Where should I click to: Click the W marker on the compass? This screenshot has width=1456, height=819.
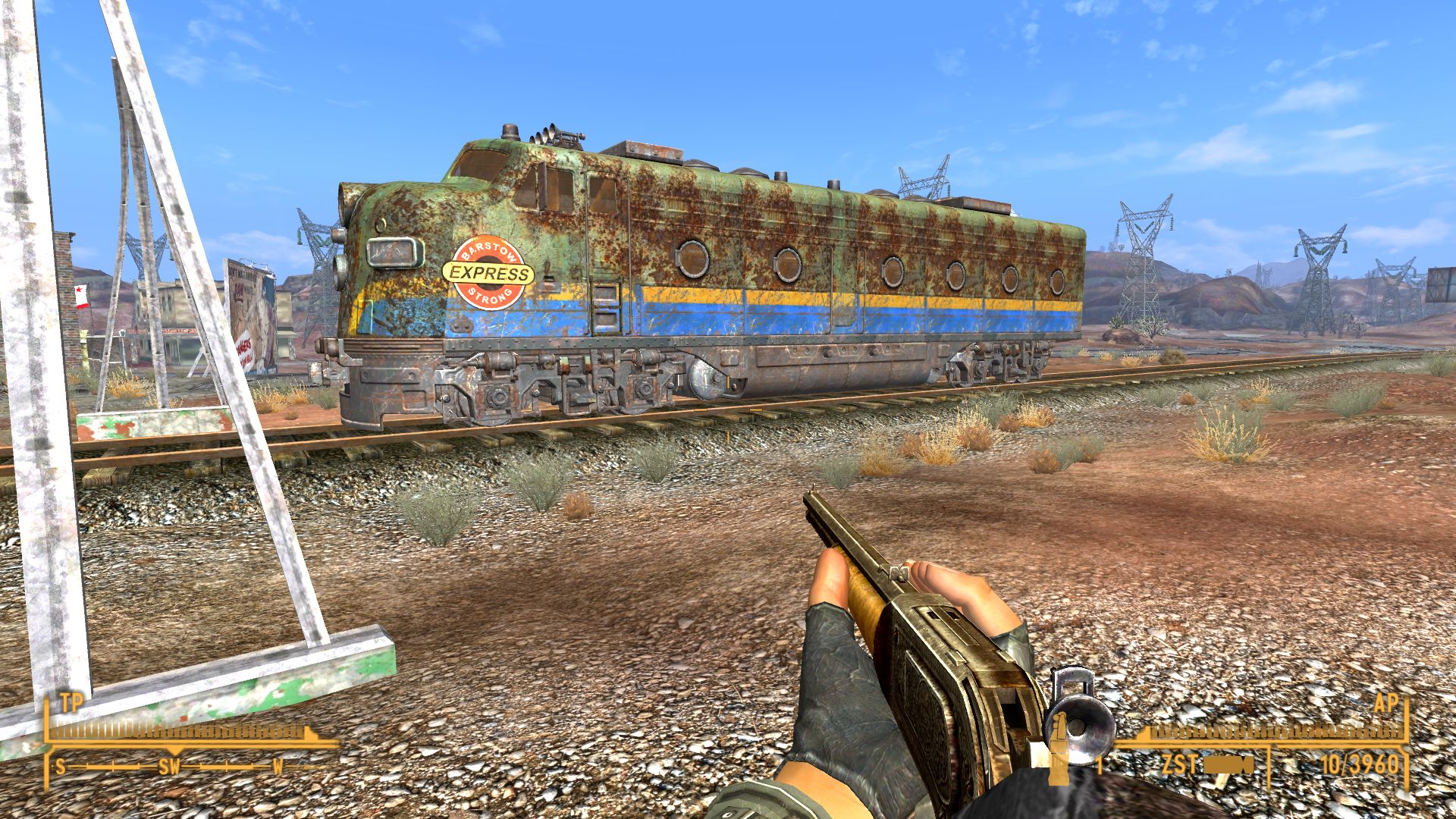[x=277, y=767]
